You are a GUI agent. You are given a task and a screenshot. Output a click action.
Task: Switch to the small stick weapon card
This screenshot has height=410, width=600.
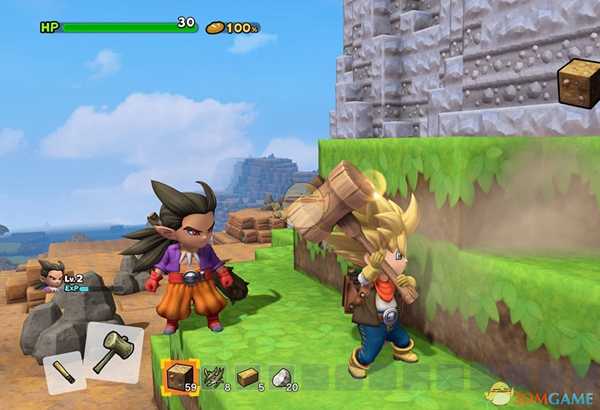click(62, 372)
